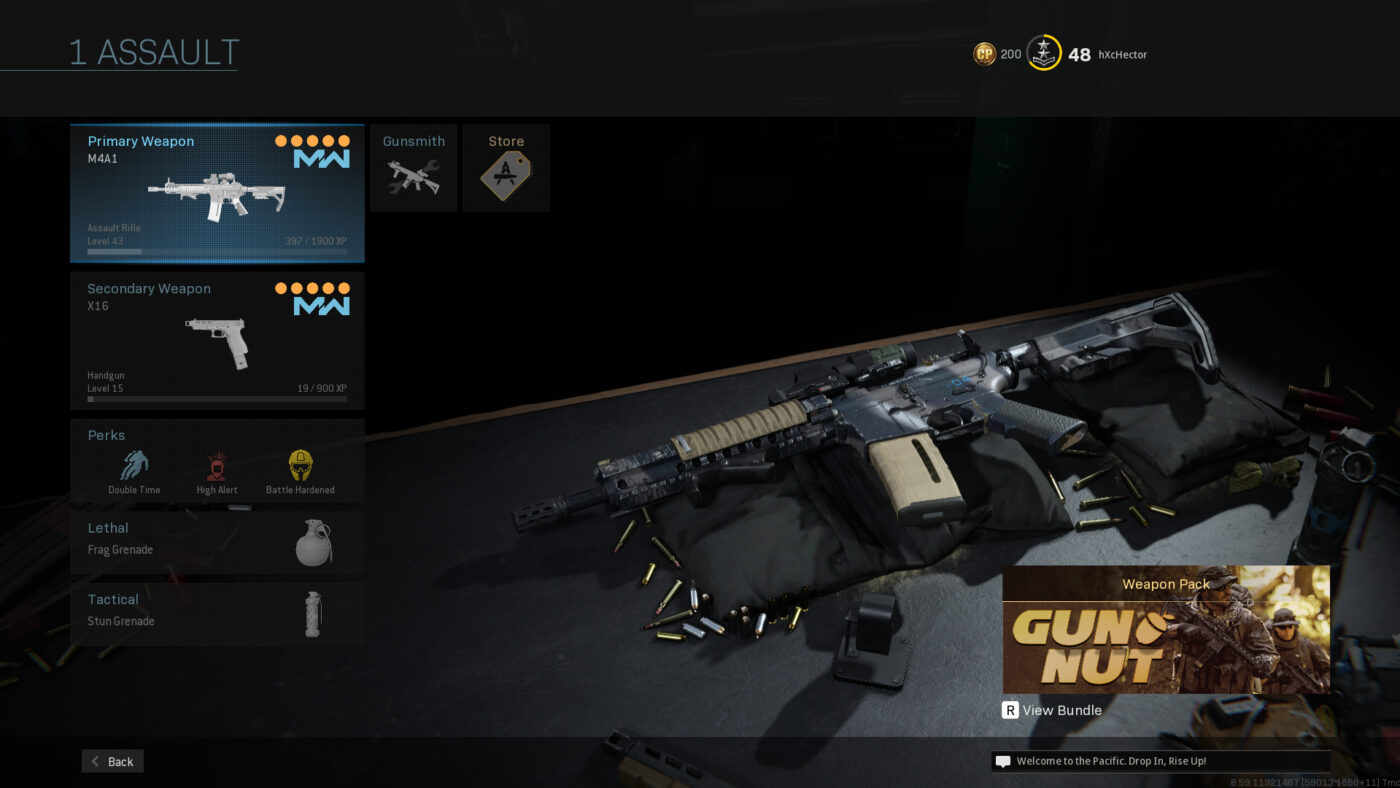
Task: Open the hXcHector player profile
Action: click(x=1122, y=55)
